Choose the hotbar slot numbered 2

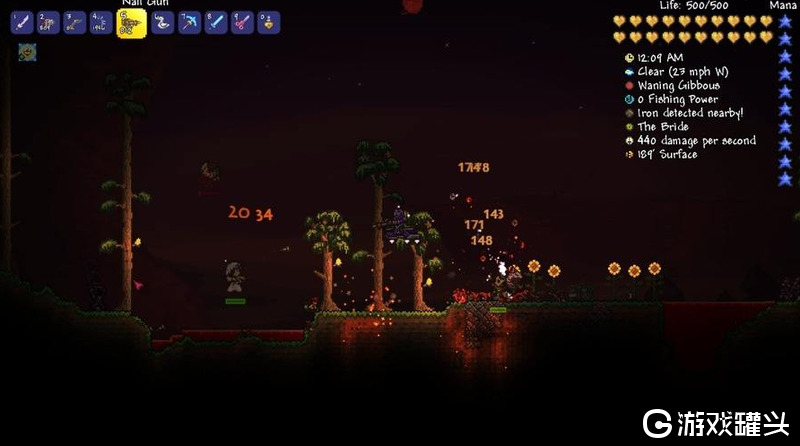point(48,22)
